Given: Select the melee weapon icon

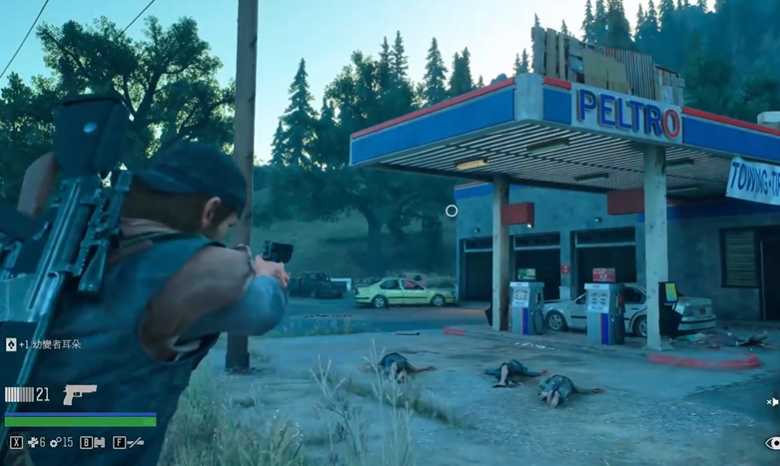Looking at the screenshot, I should pos(134,442).
